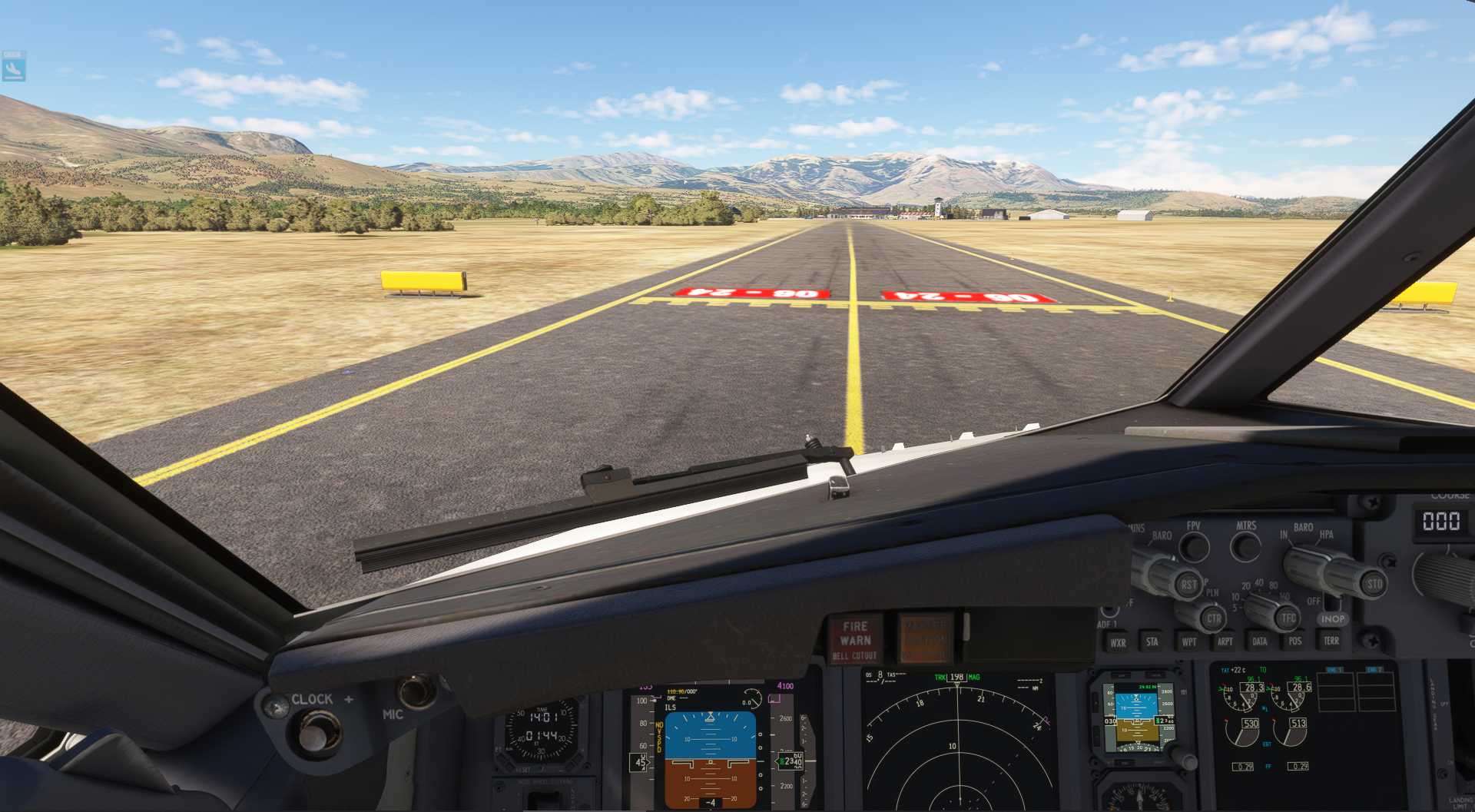Click the amber Master Caution light
Viewport: 1475px width, 812px height.
(x=925, y=638)
